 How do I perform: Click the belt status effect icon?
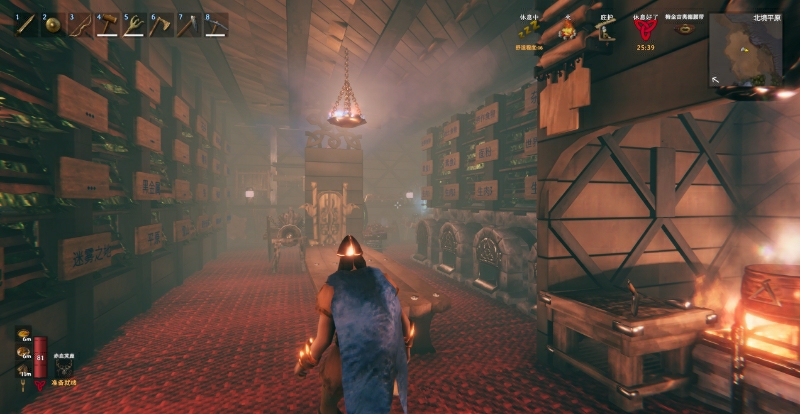click(x=684, y=29)
